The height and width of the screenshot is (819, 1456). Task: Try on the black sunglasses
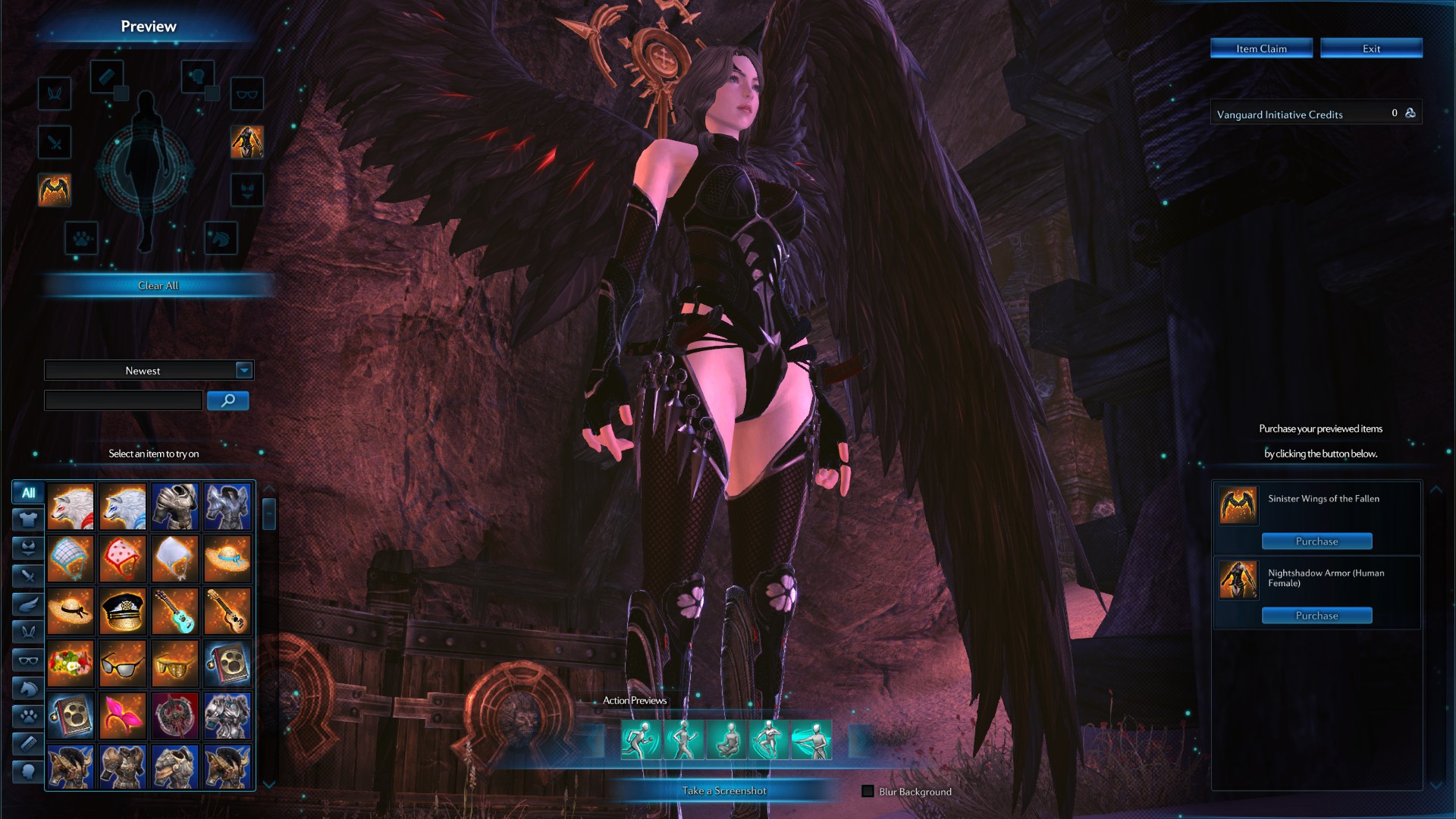[x=123, y=664]
